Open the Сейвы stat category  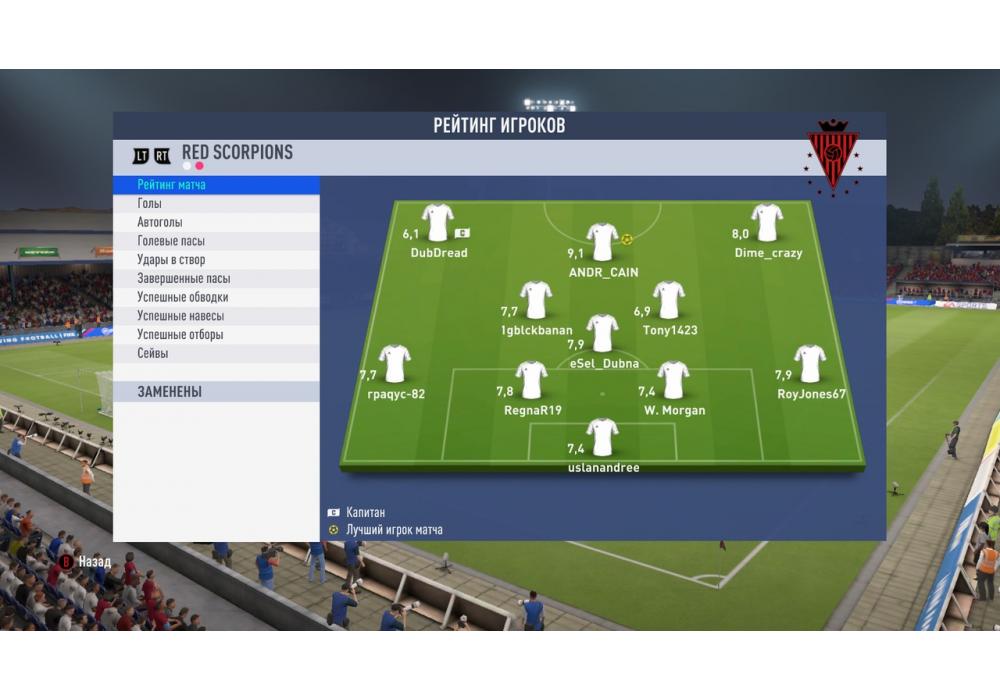[x=153, y=354]
